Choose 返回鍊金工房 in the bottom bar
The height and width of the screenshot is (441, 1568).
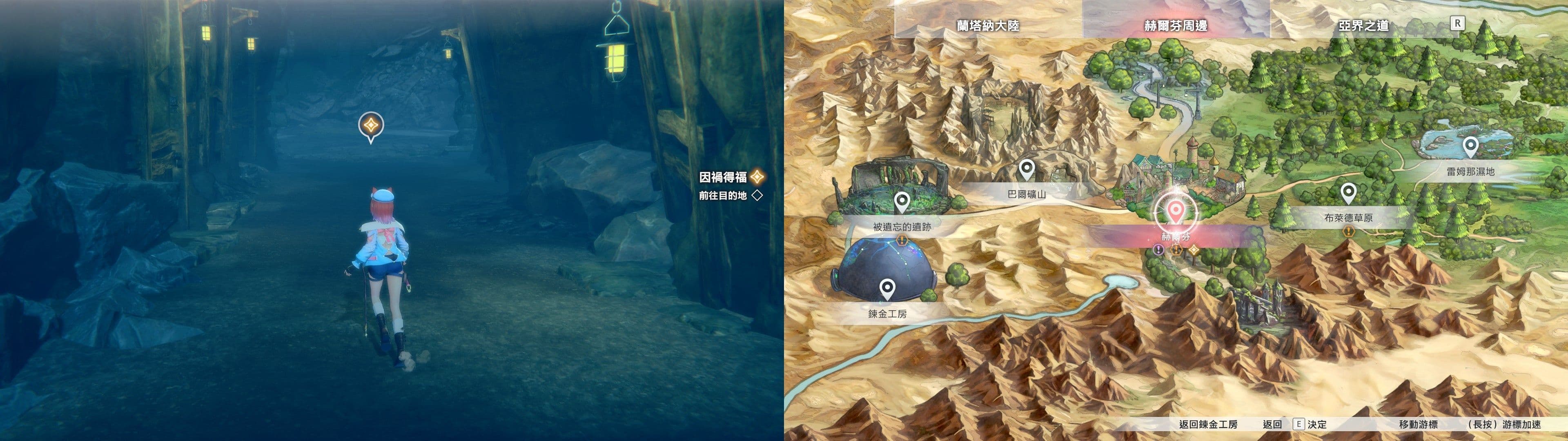coord(1208,425)
